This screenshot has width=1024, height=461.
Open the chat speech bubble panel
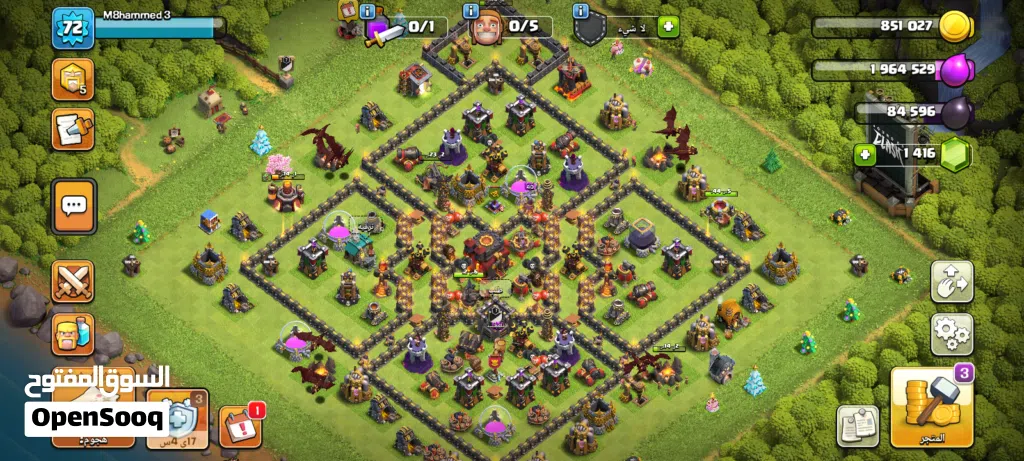tap(74, 206)
